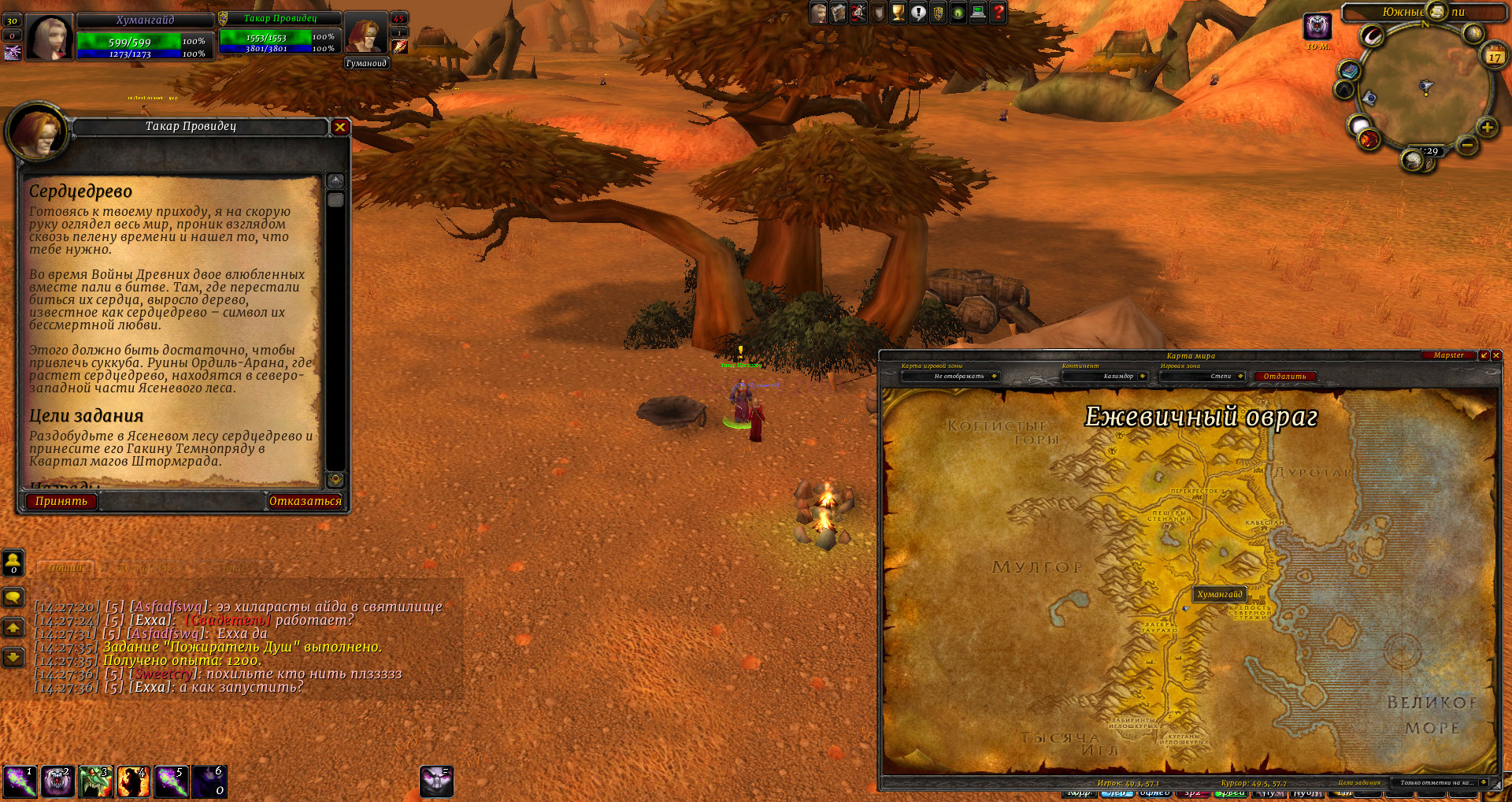Open the calendar icon showing 17
This screenshot has width=1512, height=802.
[1494, 56]
